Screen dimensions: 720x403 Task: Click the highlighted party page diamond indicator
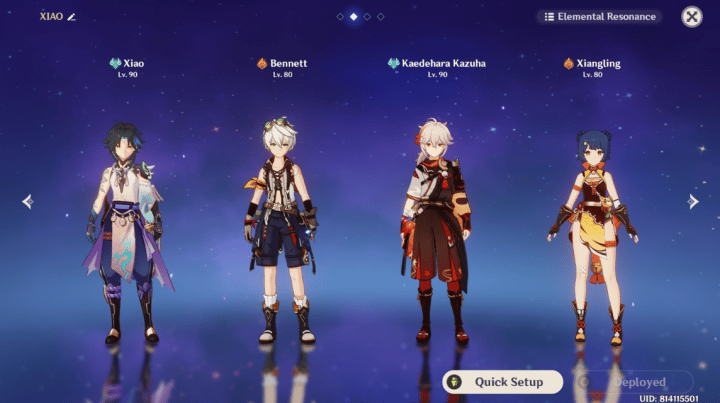click(x=353, y=17)
